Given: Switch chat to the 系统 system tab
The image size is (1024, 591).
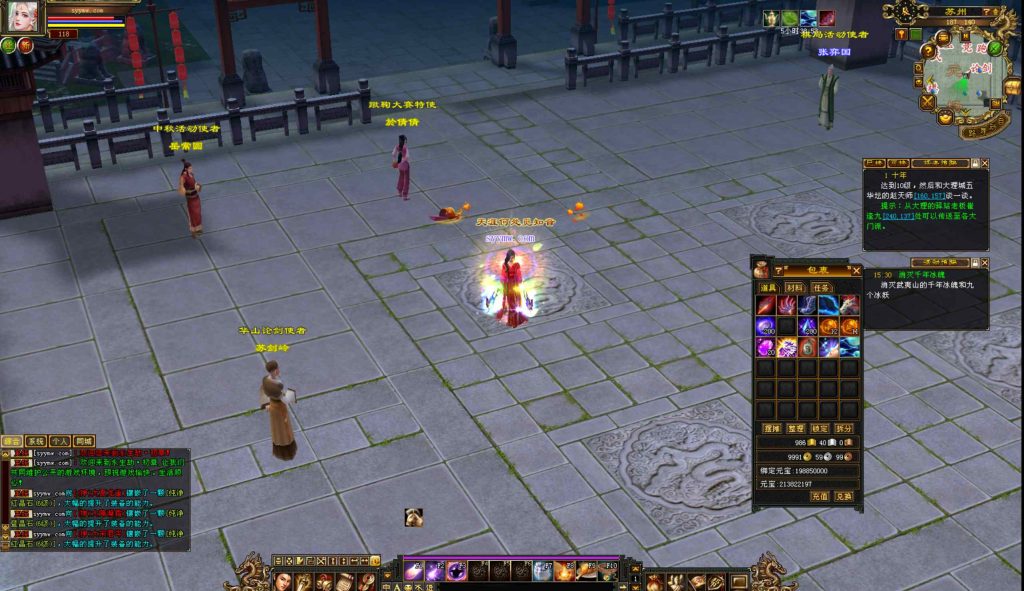Looking at the screenshot, I should 36,441.
